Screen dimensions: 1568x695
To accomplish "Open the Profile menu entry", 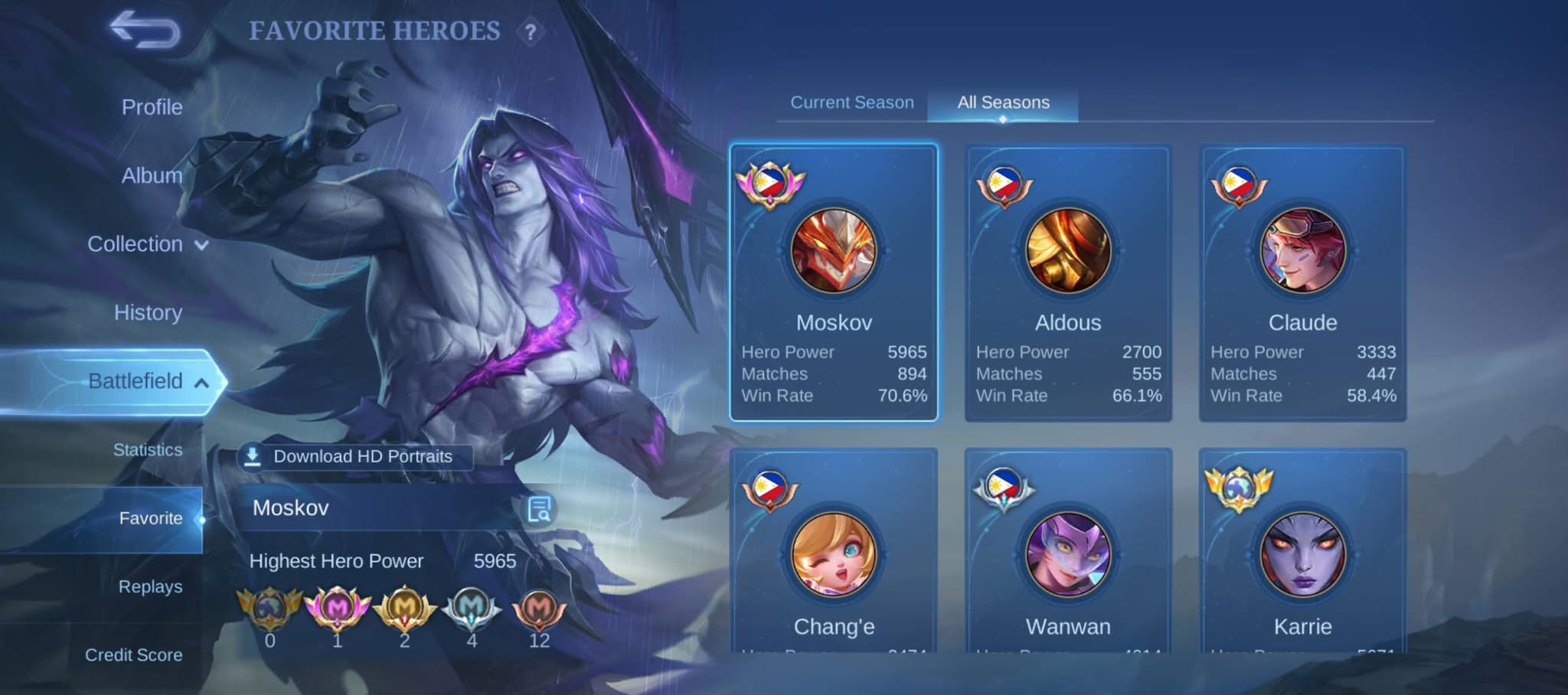I will point(152,107).
